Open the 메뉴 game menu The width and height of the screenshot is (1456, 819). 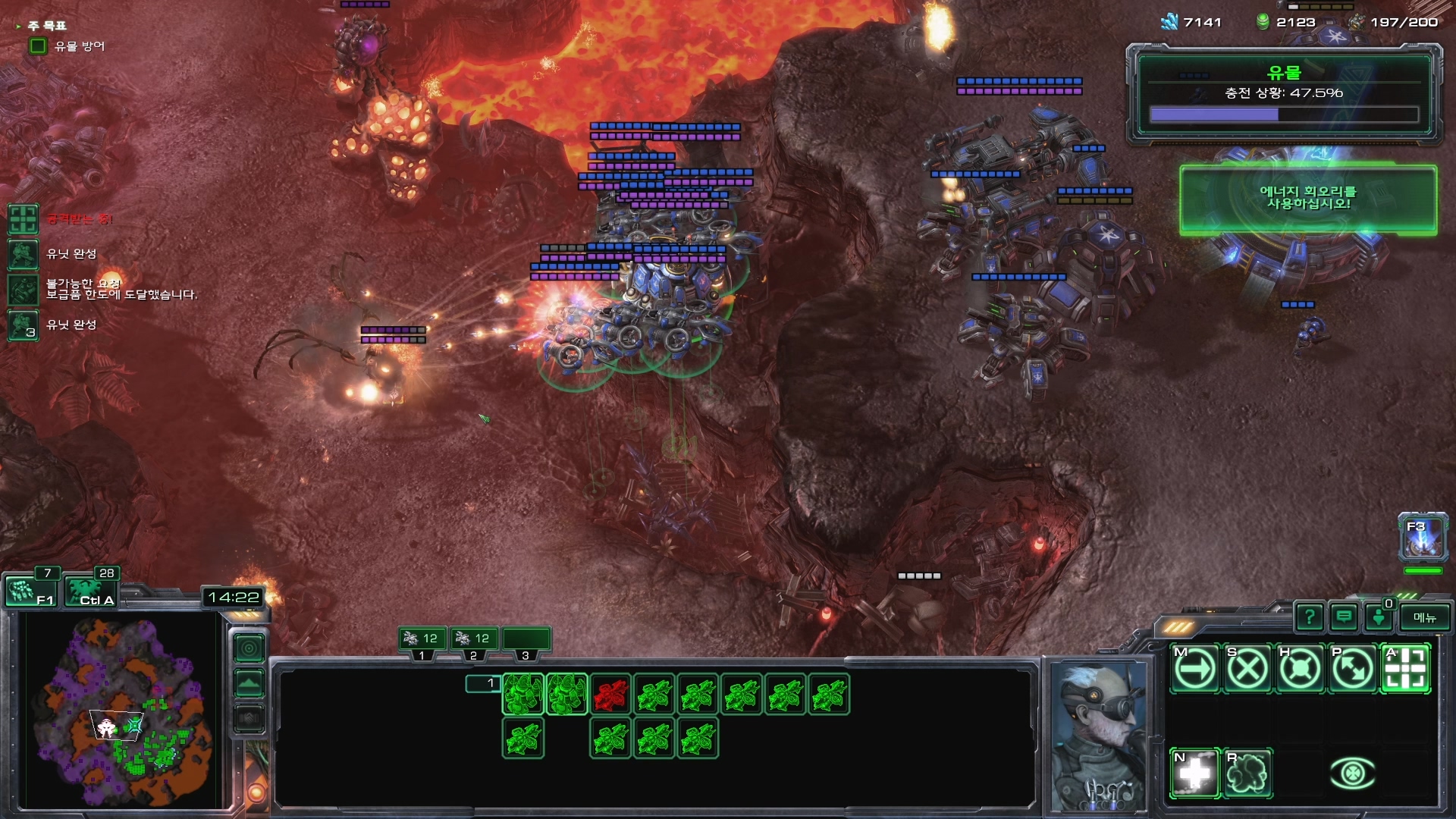[x=1424, y=618]
